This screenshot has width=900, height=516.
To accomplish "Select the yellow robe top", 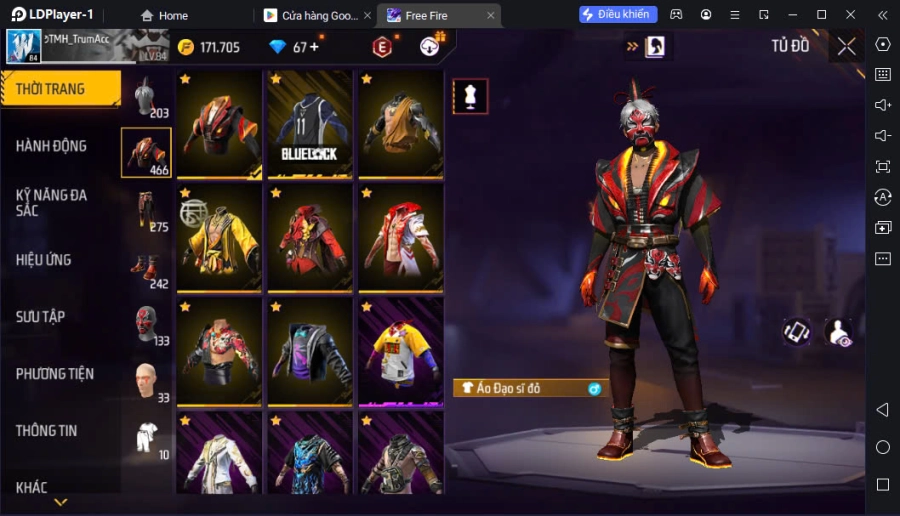I will (x=219, y=239).
